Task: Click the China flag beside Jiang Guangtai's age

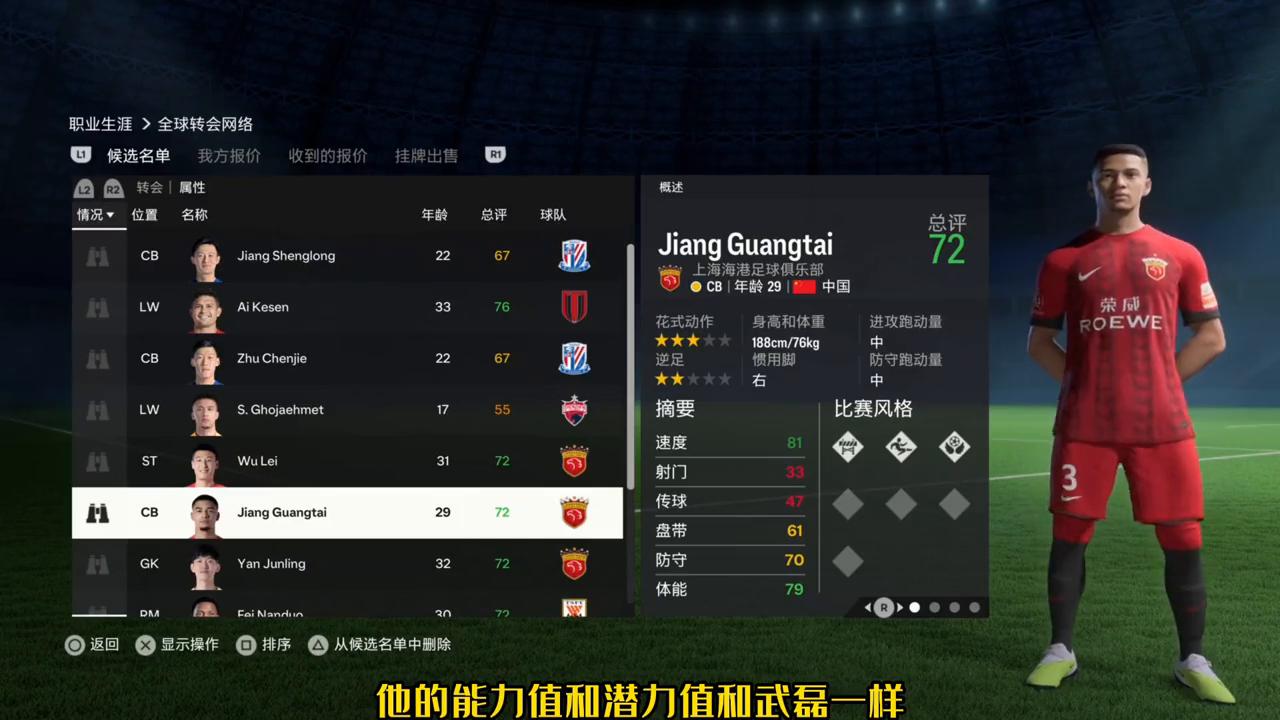Action: tap(803, 287)
